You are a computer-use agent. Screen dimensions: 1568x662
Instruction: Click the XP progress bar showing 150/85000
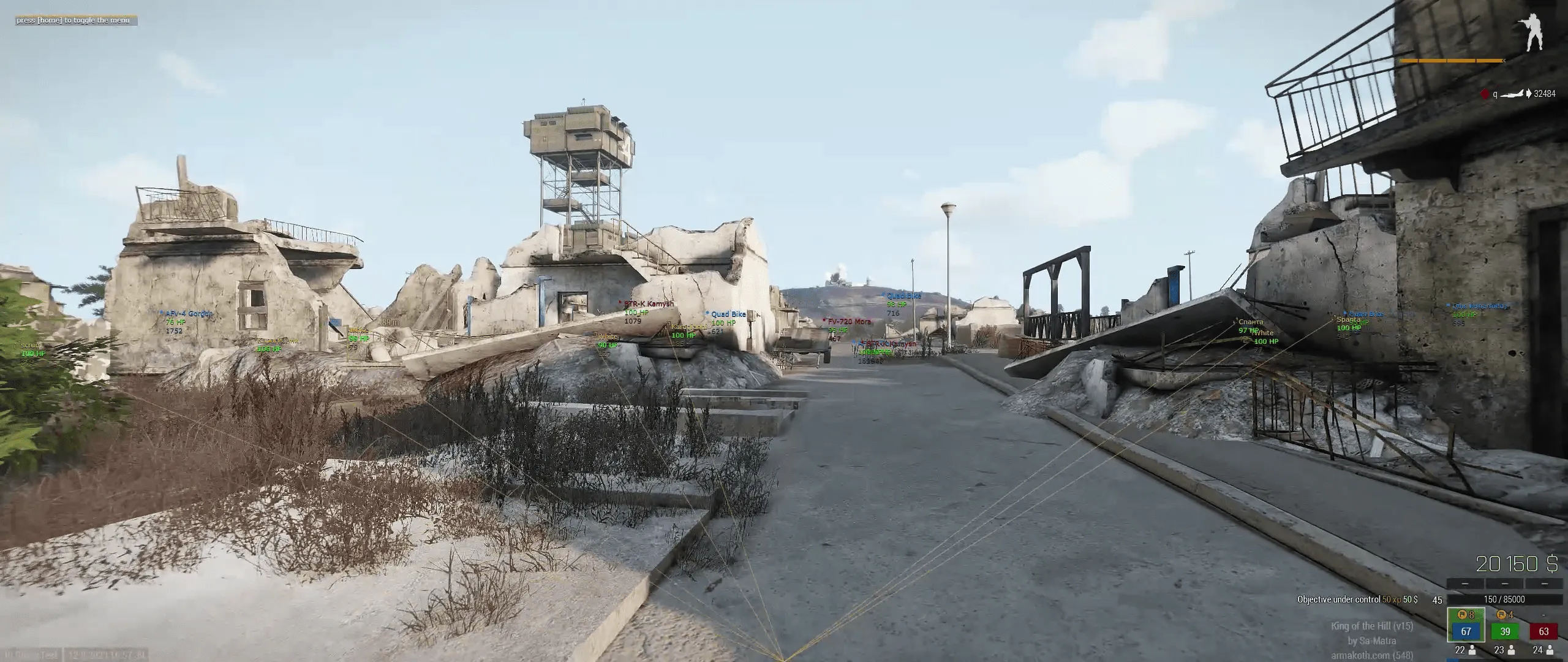click(1504, 600)
